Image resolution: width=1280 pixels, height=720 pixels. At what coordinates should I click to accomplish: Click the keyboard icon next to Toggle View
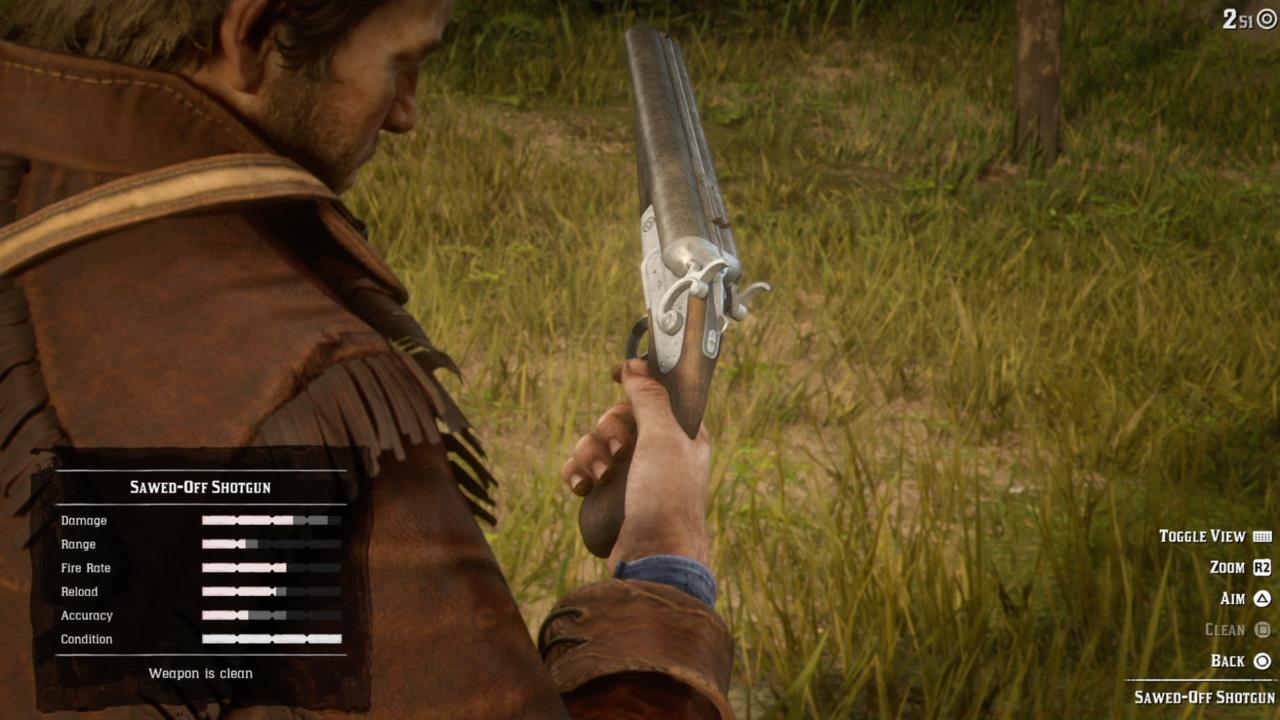click(x=1263, y=536)
